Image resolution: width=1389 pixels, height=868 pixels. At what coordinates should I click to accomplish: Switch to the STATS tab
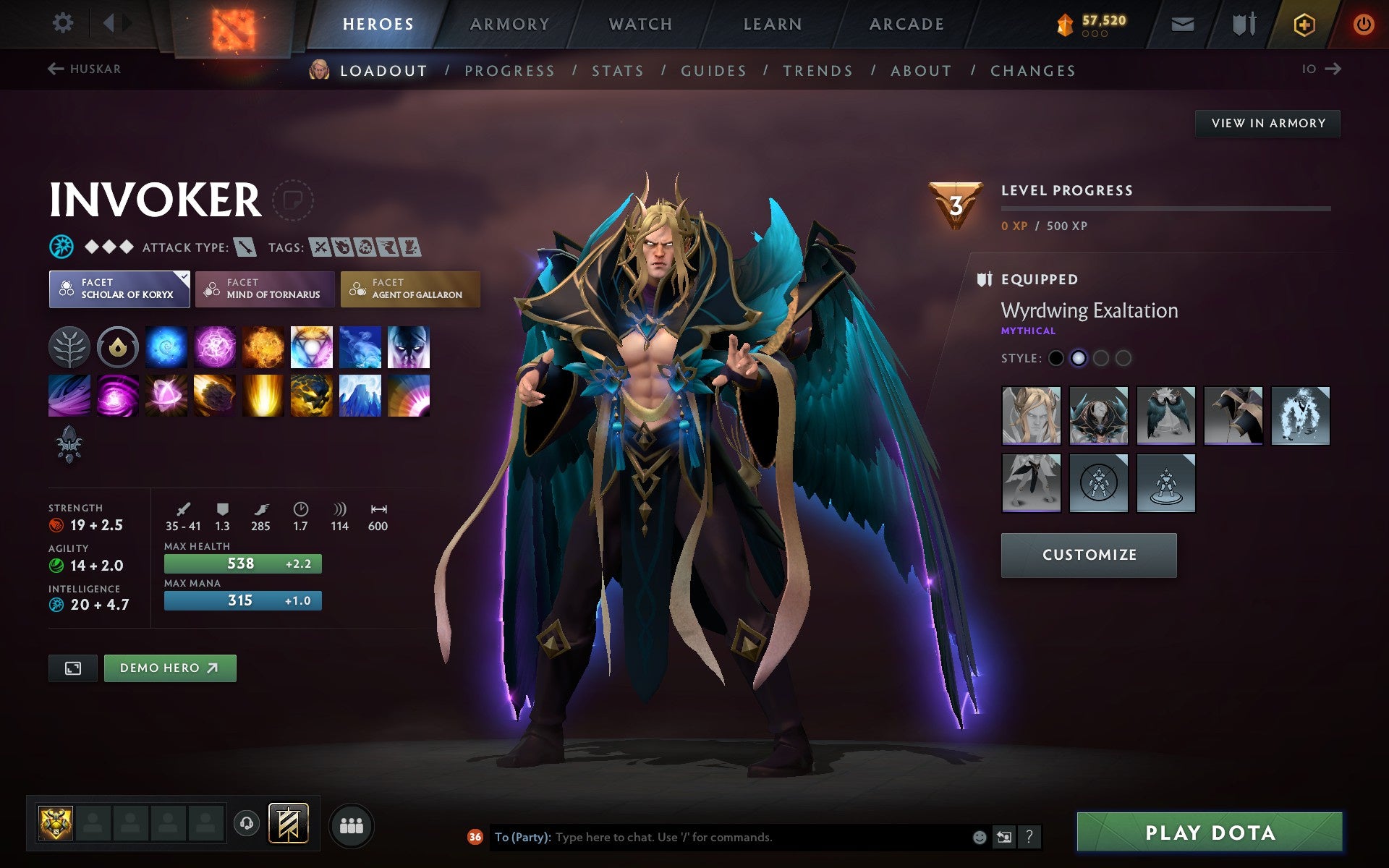pos(616,70)
